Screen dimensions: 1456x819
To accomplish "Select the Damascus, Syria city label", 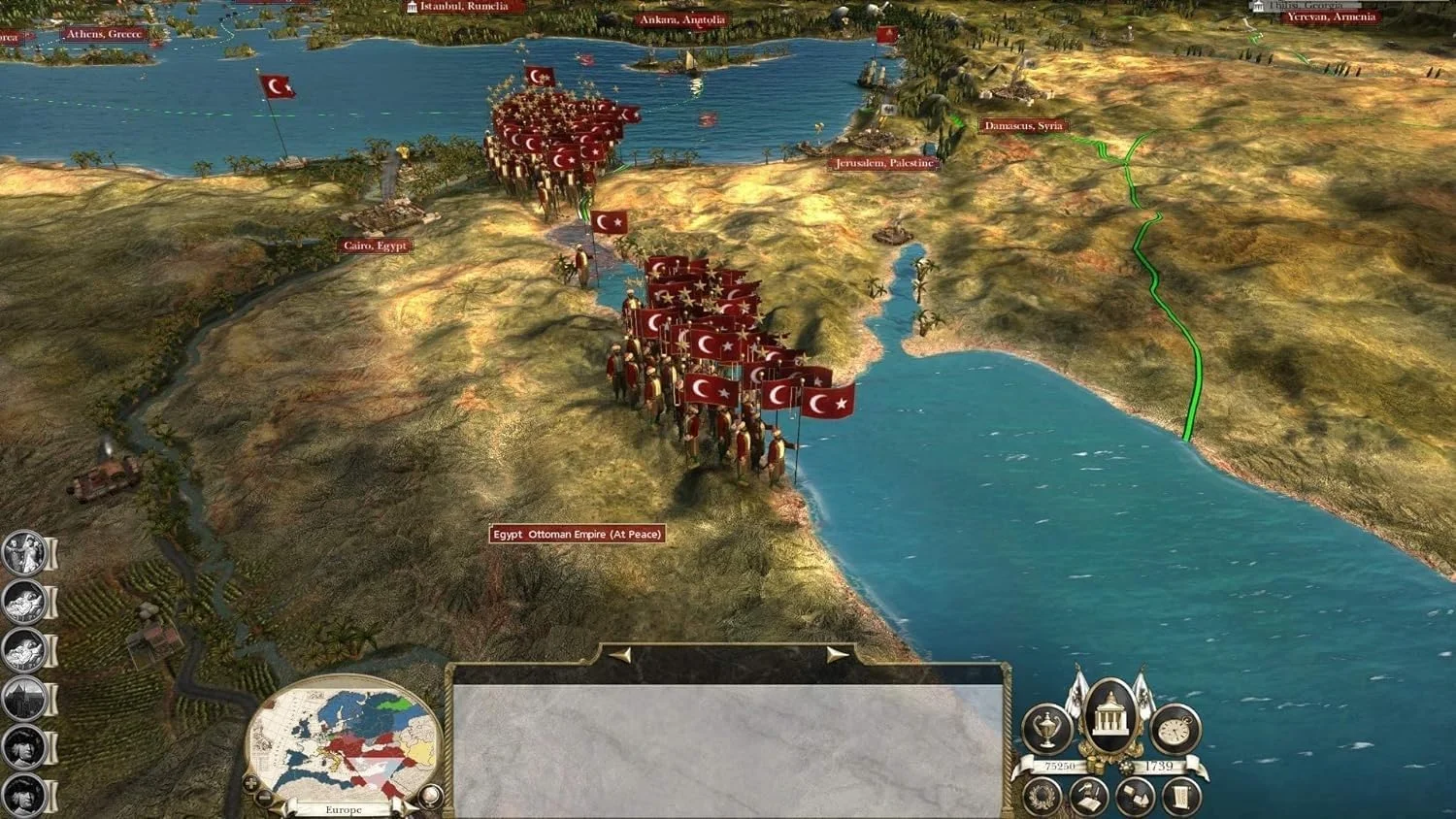I will coord(1023,125).
